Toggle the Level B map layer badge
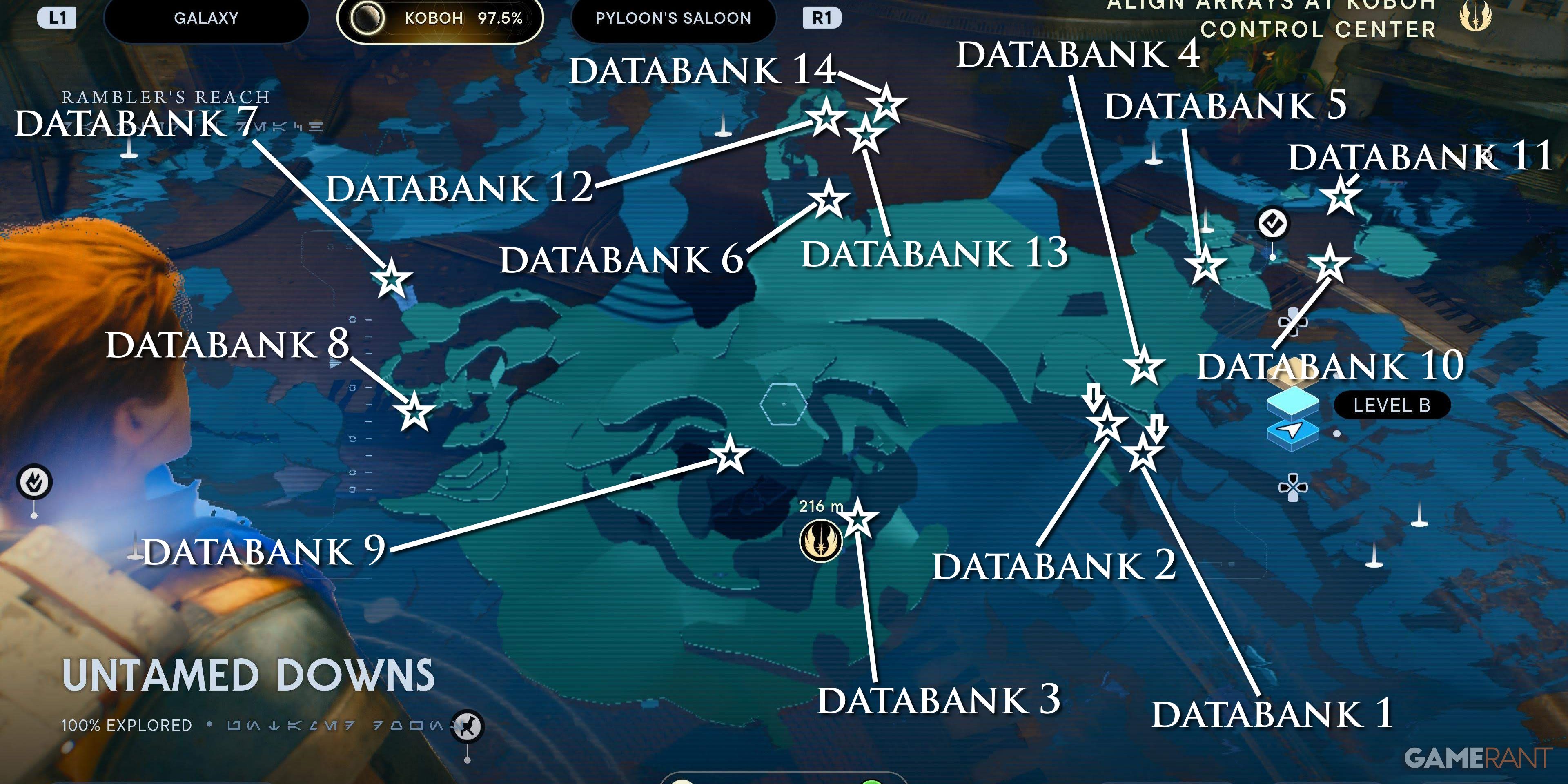Image resolution: width=1568 pixels, height=784 pixels. 1392,405
